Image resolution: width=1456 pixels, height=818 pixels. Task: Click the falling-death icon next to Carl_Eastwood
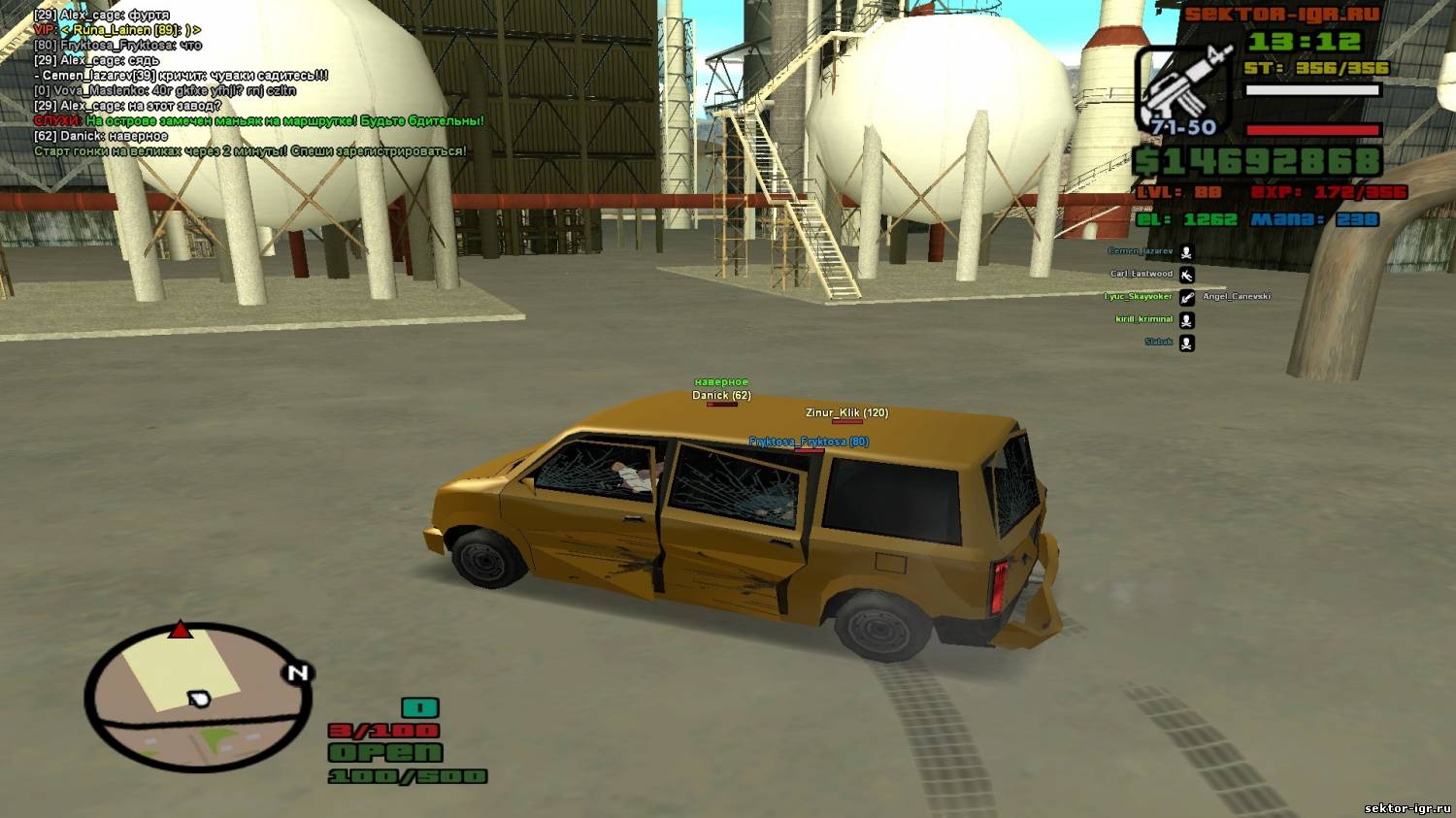point(1187,275)
